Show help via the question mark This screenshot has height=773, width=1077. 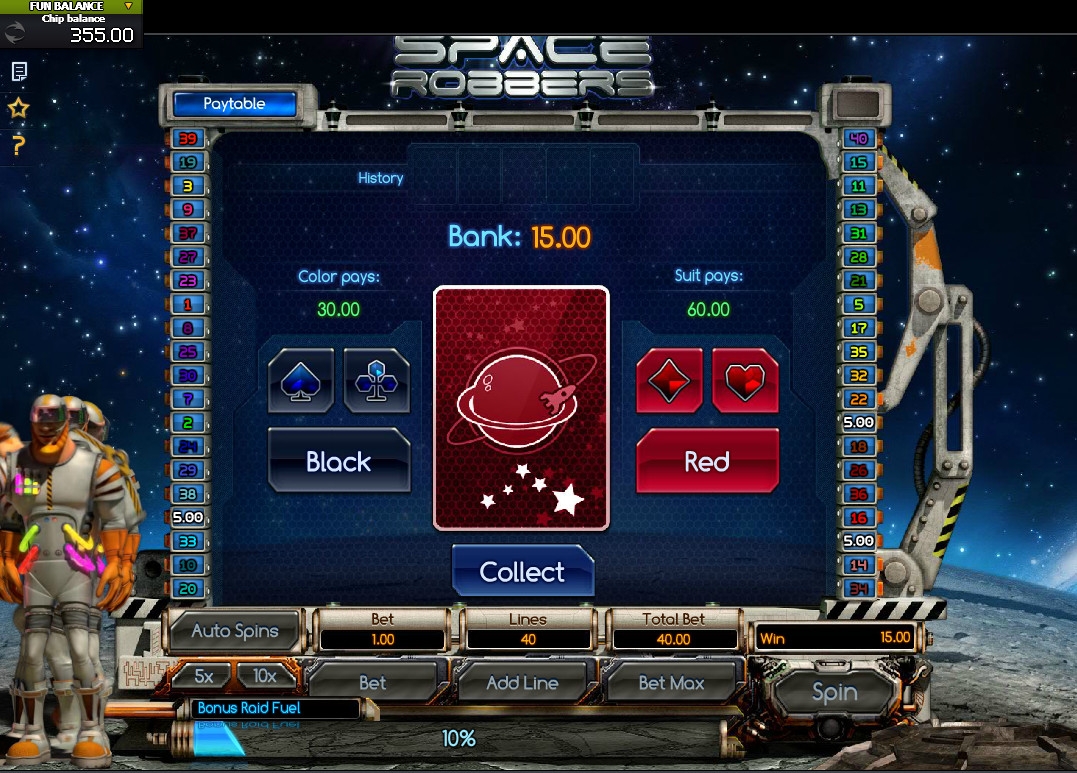tap(18, 145)
